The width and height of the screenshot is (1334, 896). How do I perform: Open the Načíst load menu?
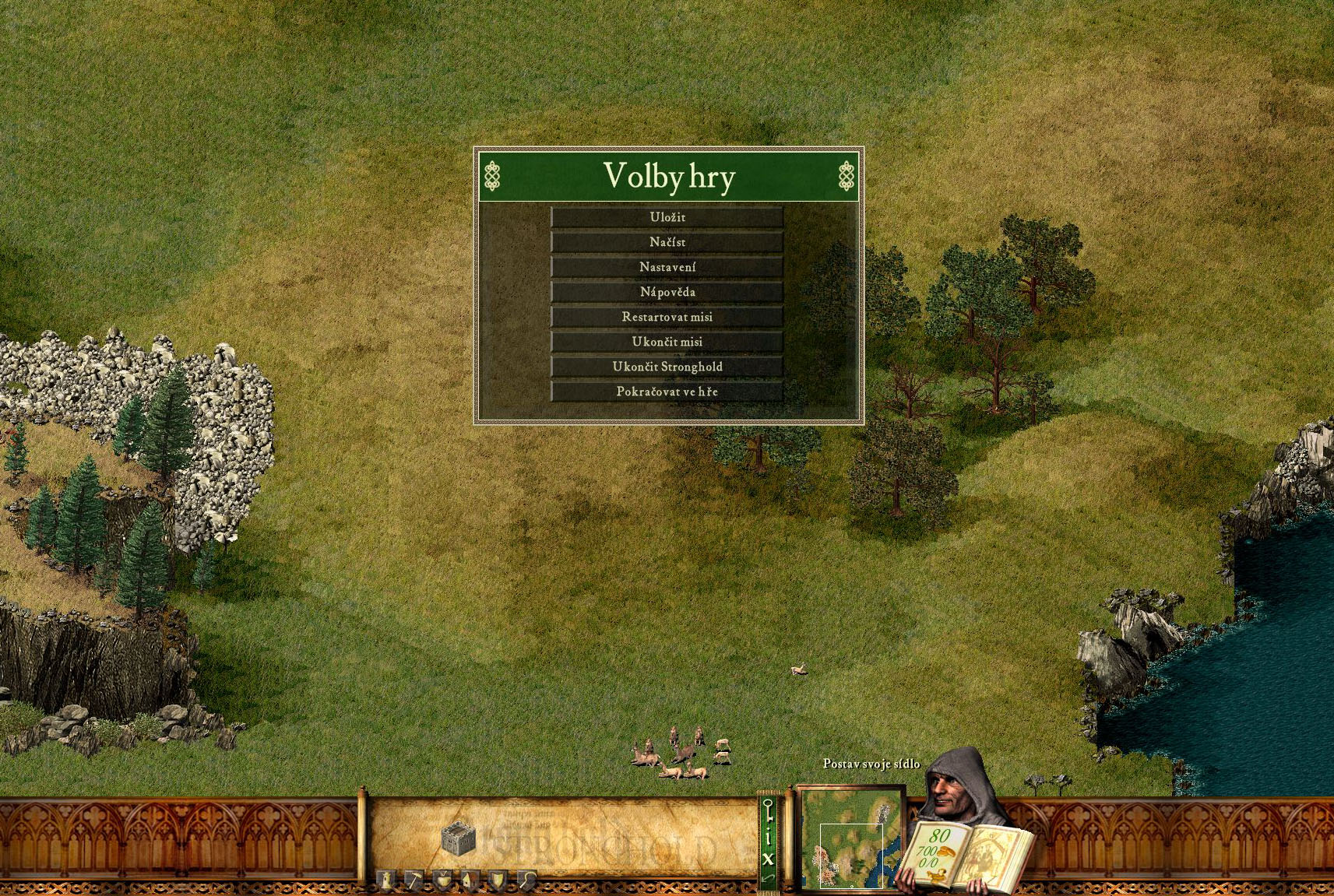667,242
